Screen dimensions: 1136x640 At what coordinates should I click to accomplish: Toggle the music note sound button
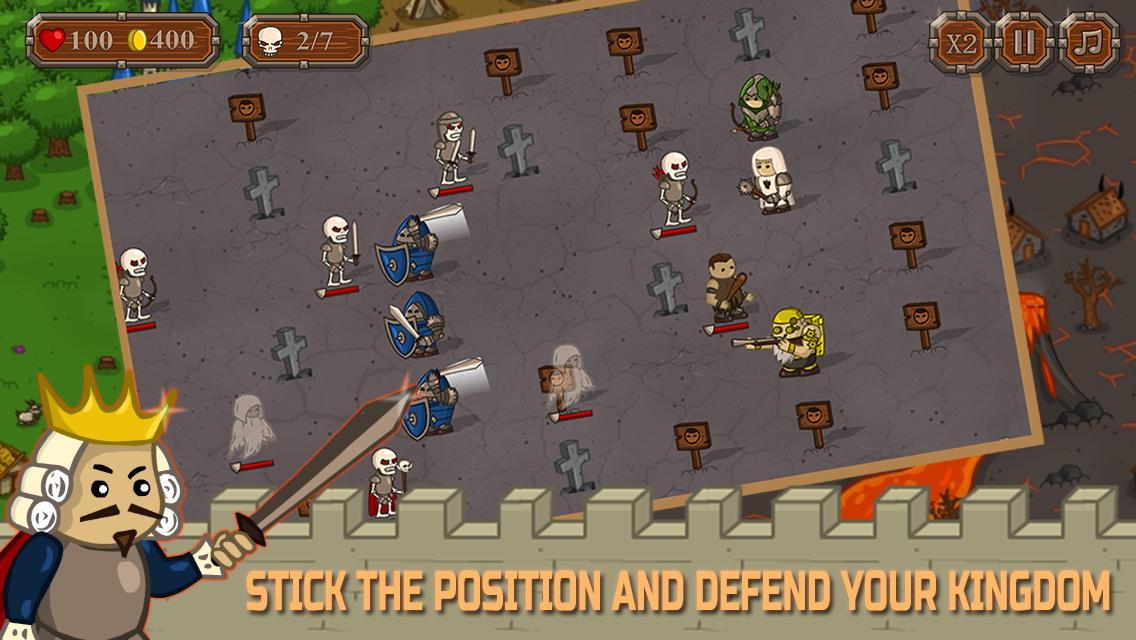(1088, 43)
